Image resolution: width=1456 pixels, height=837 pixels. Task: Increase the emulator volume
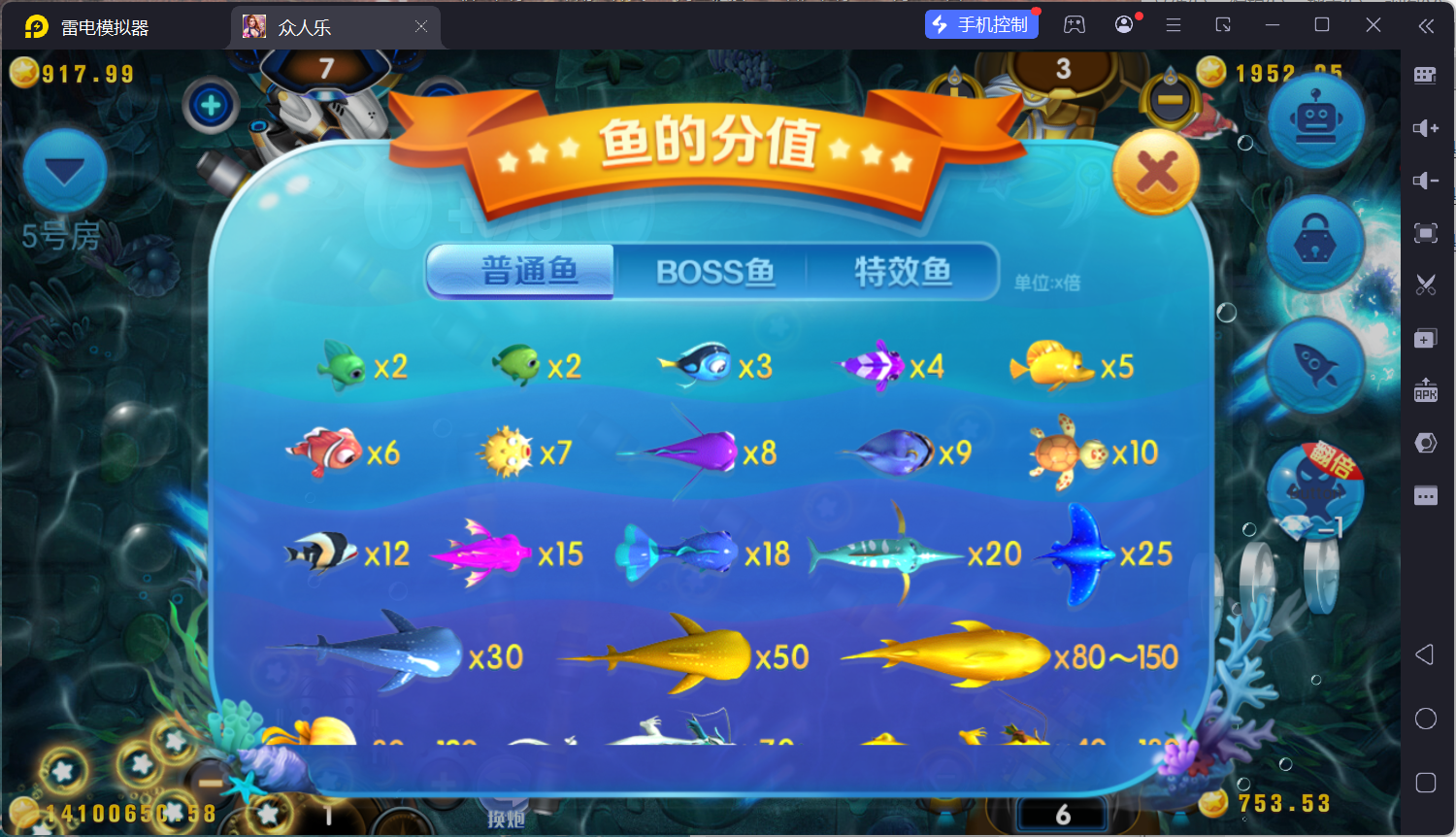1425,127
